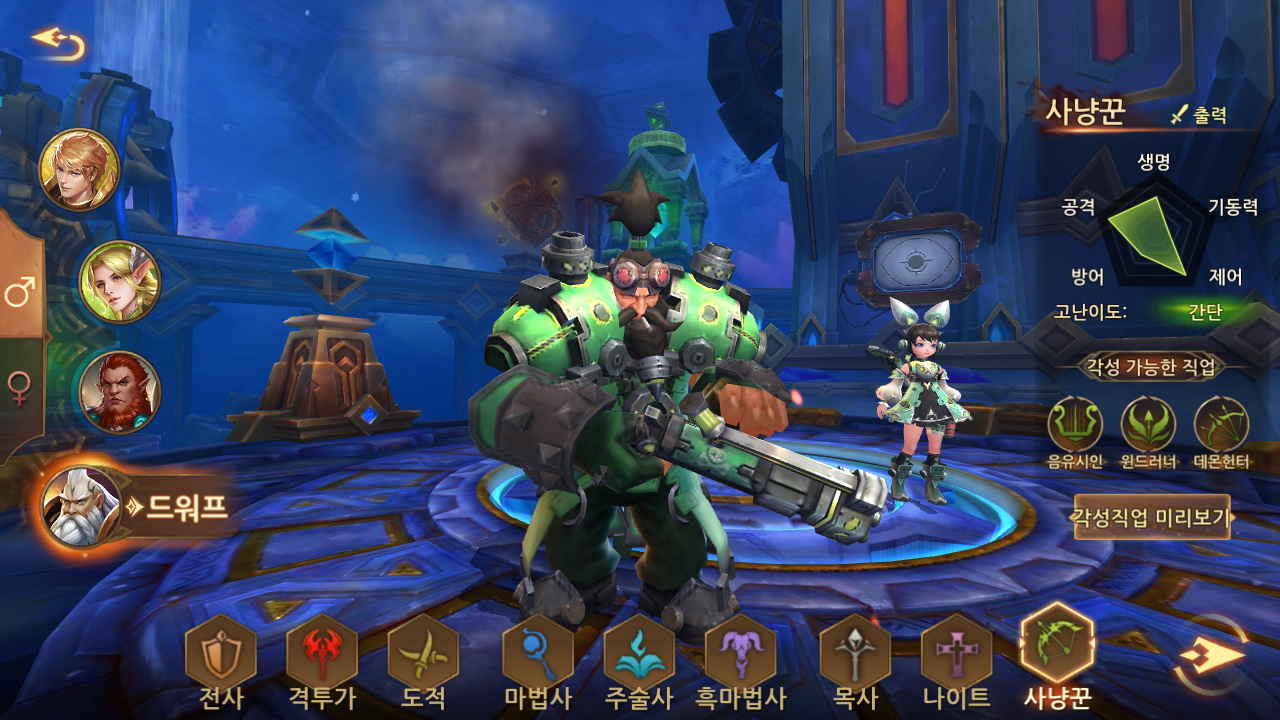Image resolution: width=1280 pixels, height=720 pixels.
Task: View the 음유시인 bard awakening class
Action: click(x=1075, y=426)
